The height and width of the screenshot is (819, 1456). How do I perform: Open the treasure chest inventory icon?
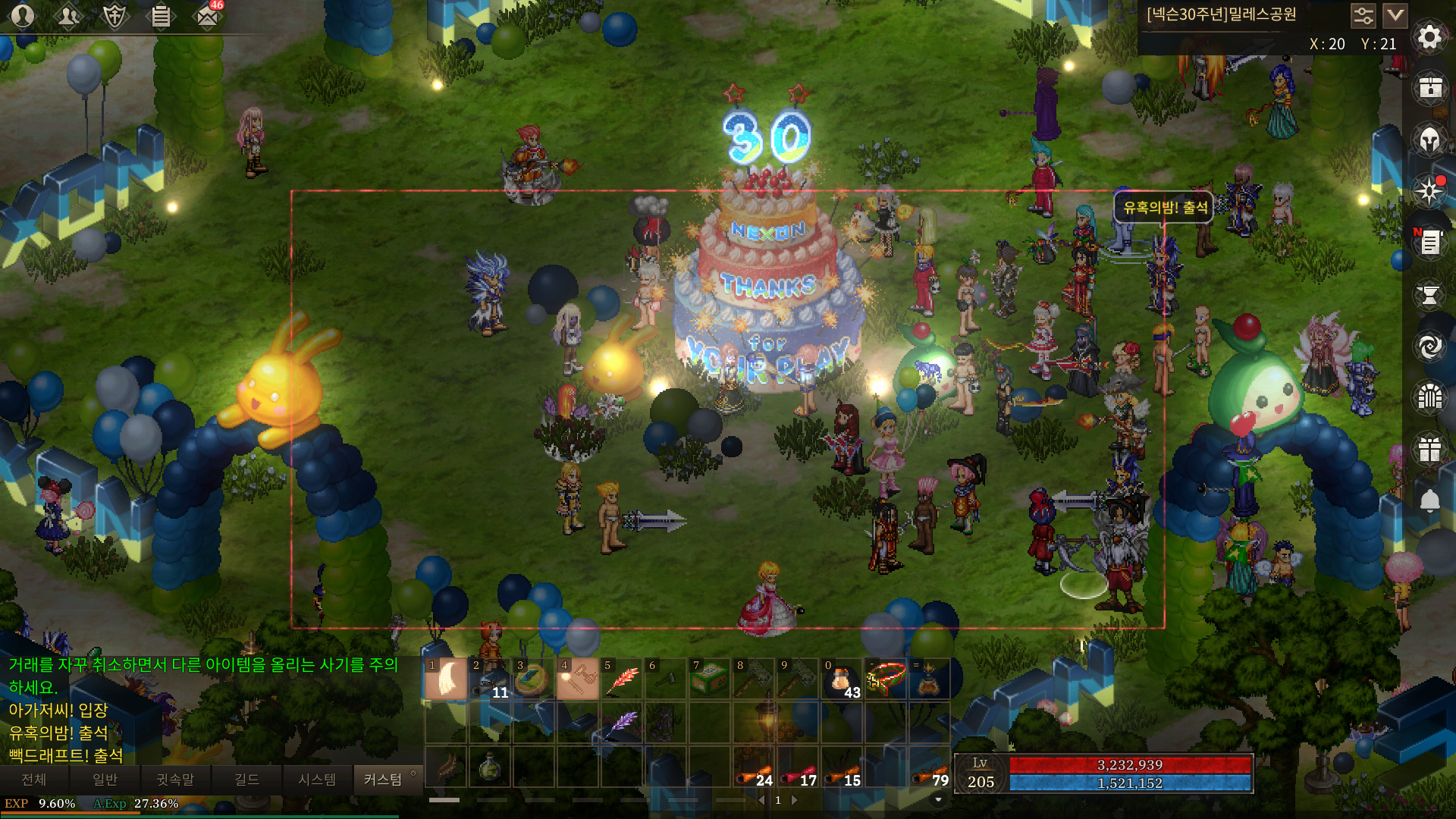click(1429, 88)
